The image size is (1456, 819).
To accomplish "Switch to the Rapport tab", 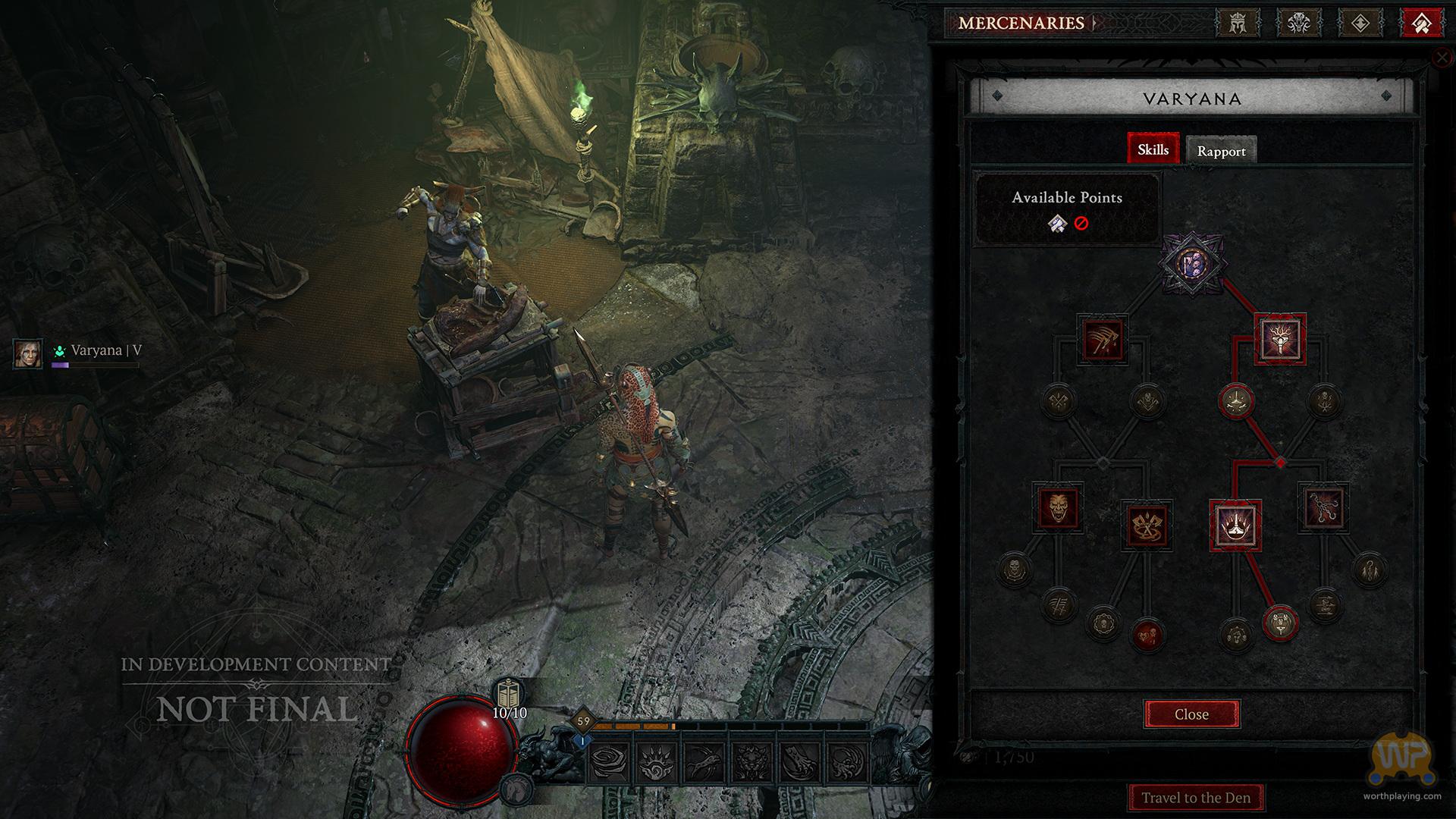I will pyautogui.click(x=1221, y=151).
